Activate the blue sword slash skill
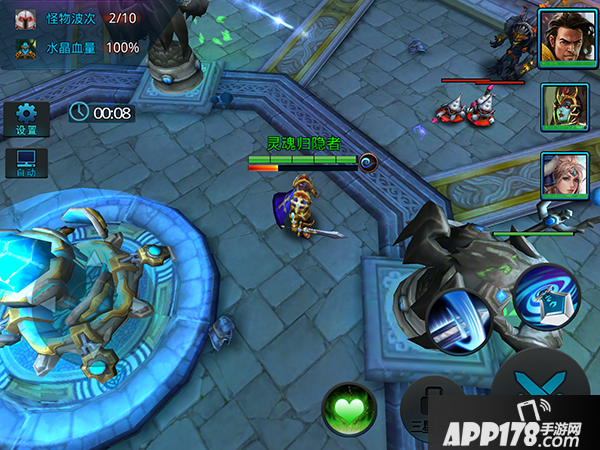 (x=457, y=322)
